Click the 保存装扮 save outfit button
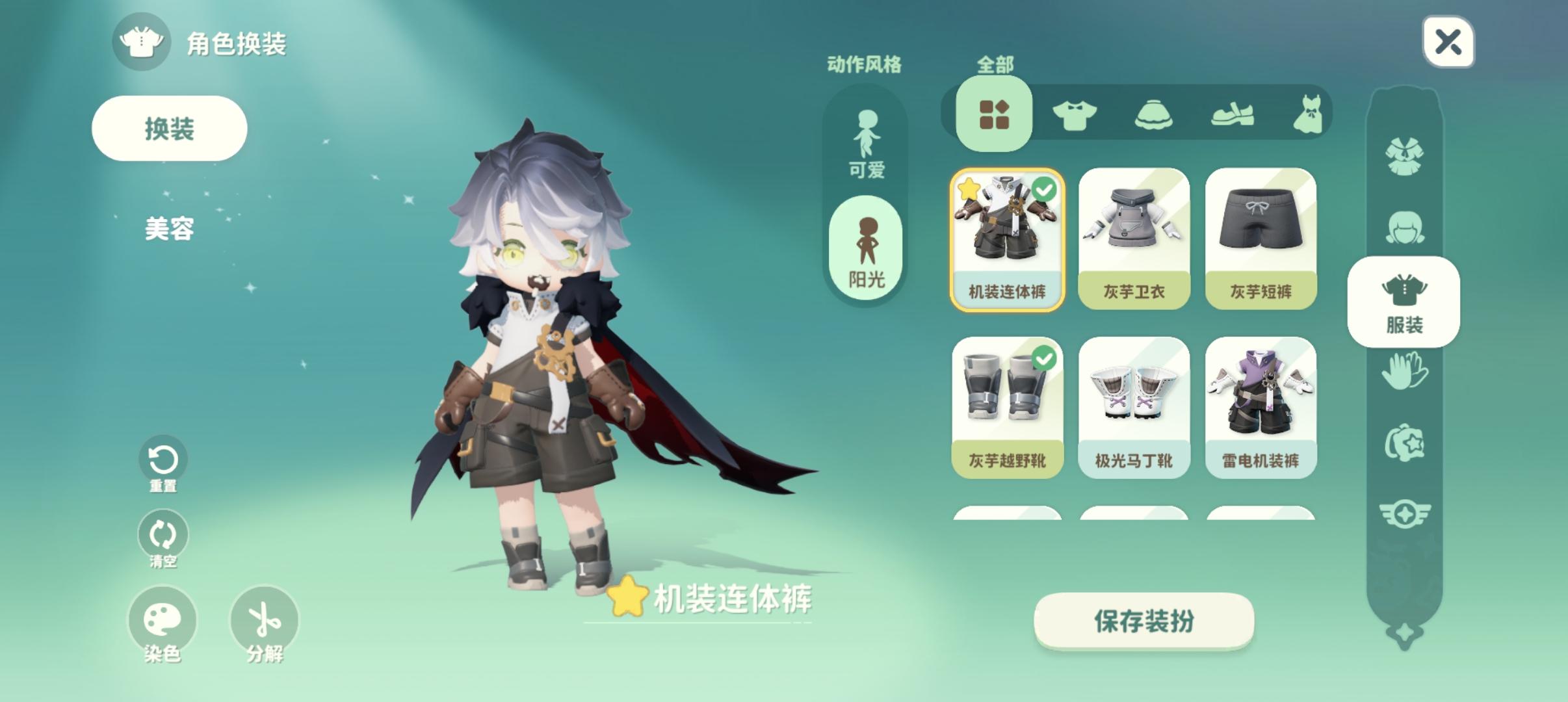Viewport: 1568px width, 702px height. click(x=1145, y=621)
